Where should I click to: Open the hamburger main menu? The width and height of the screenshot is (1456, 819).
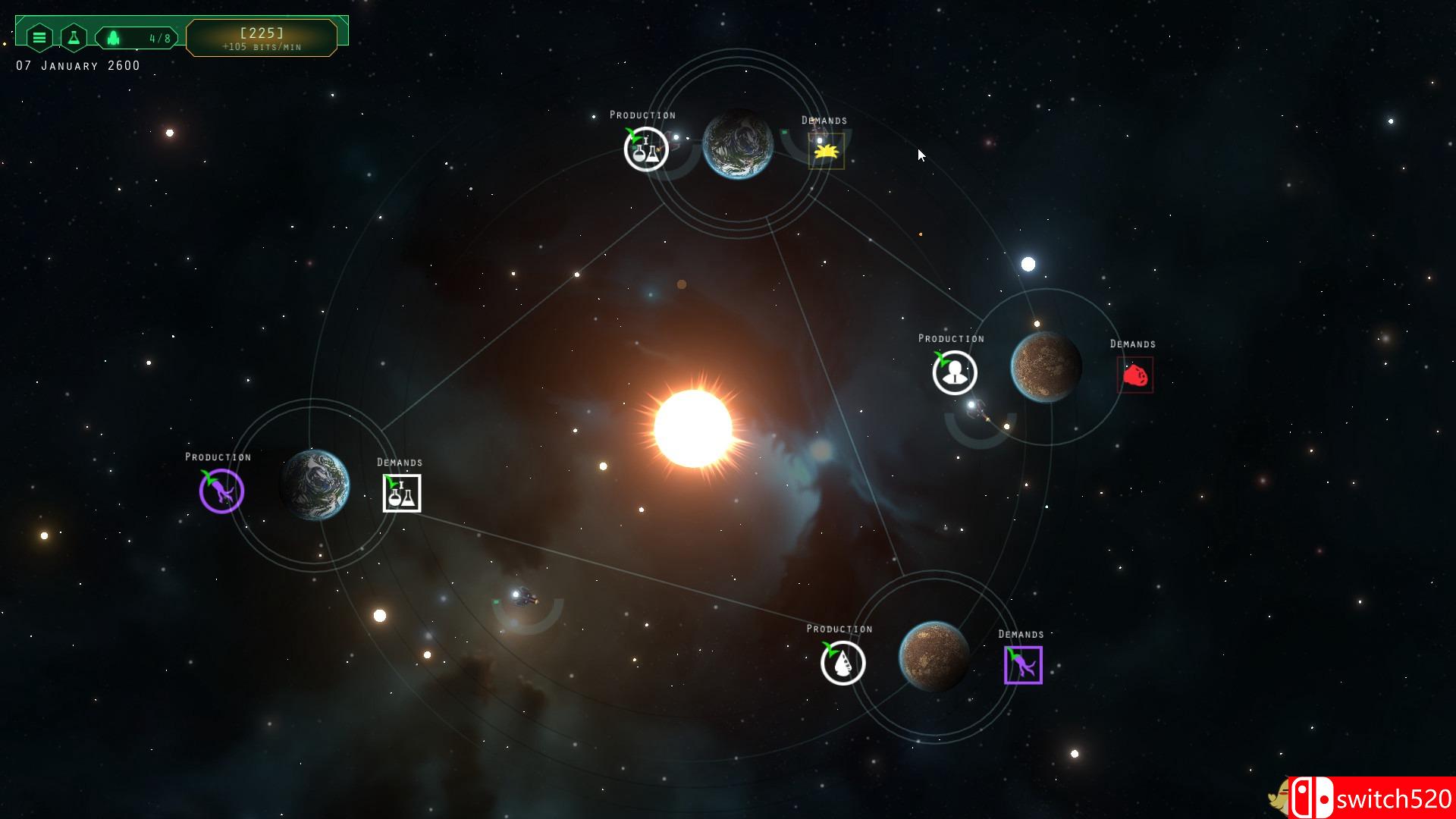pos(39,37)
